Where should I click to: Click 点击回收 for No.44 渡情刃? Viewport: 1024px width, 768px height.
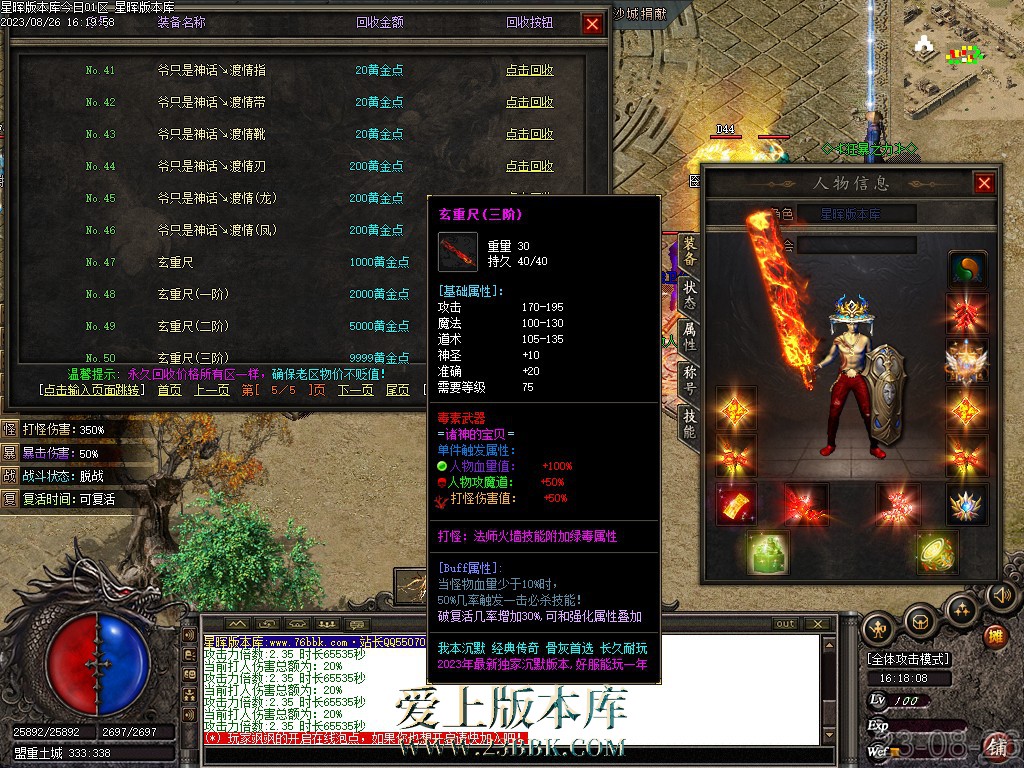[x=529, y=166]
